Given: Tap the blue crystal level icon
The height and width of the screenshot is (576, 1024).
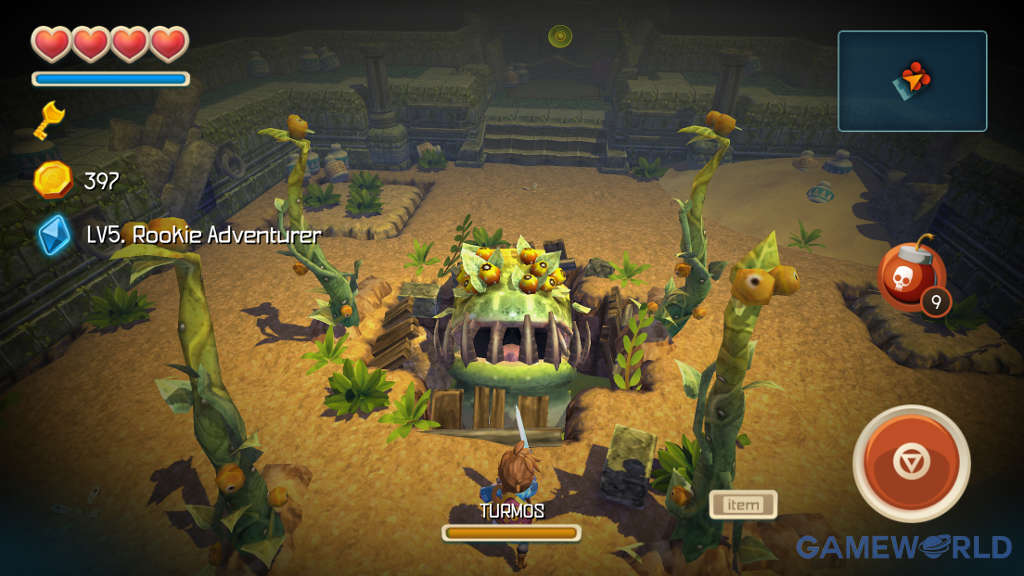Looking at the screenshot, I should (53, 235).
